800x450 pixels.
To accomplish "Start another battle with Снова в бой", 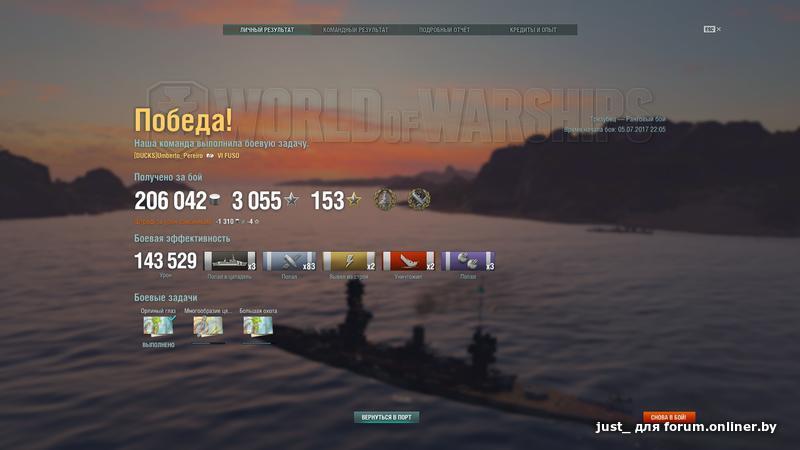I will (668, 416).
